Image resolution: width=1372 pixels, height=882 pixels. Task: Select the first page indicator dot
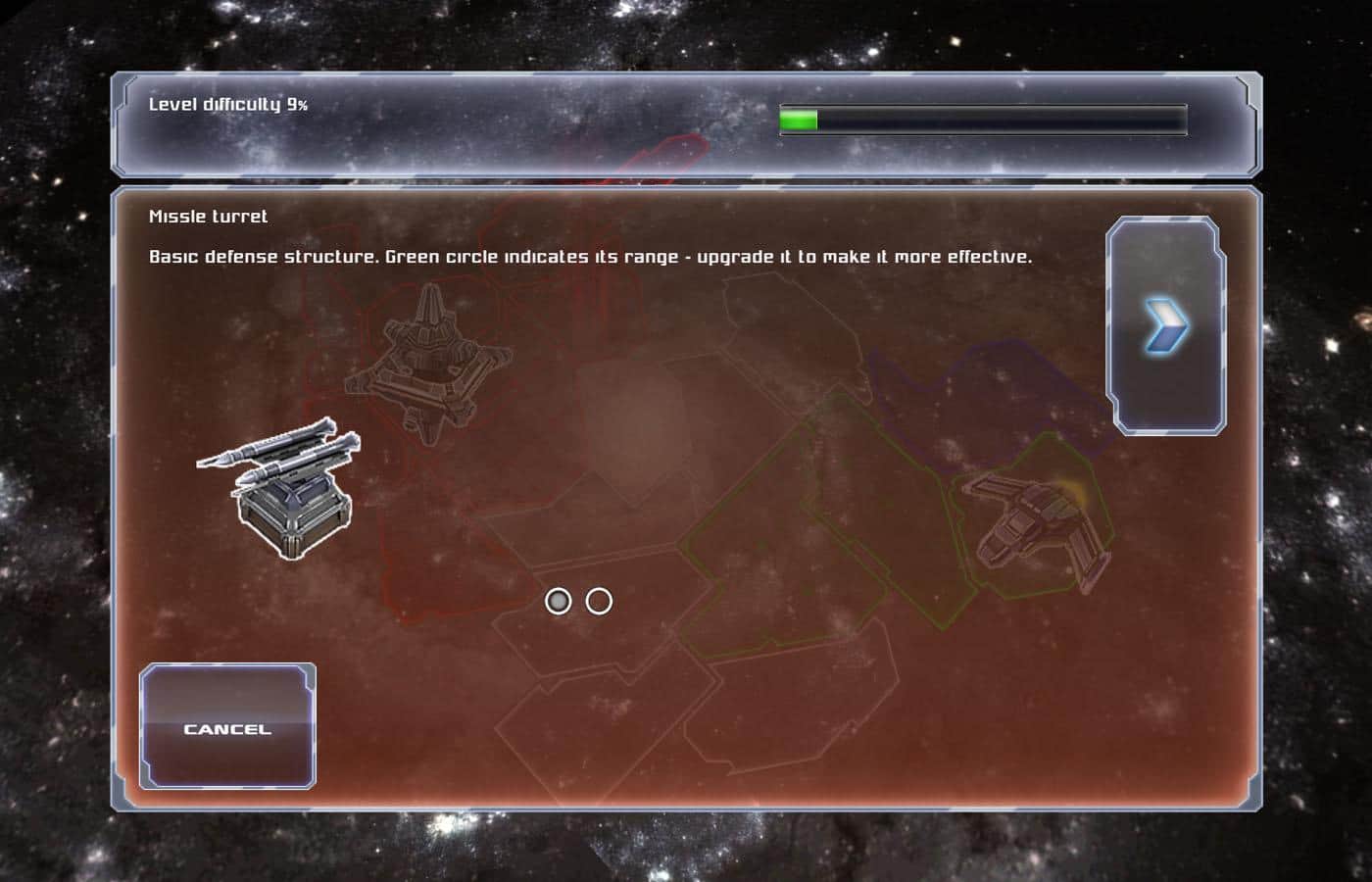[x=559, y=601]
